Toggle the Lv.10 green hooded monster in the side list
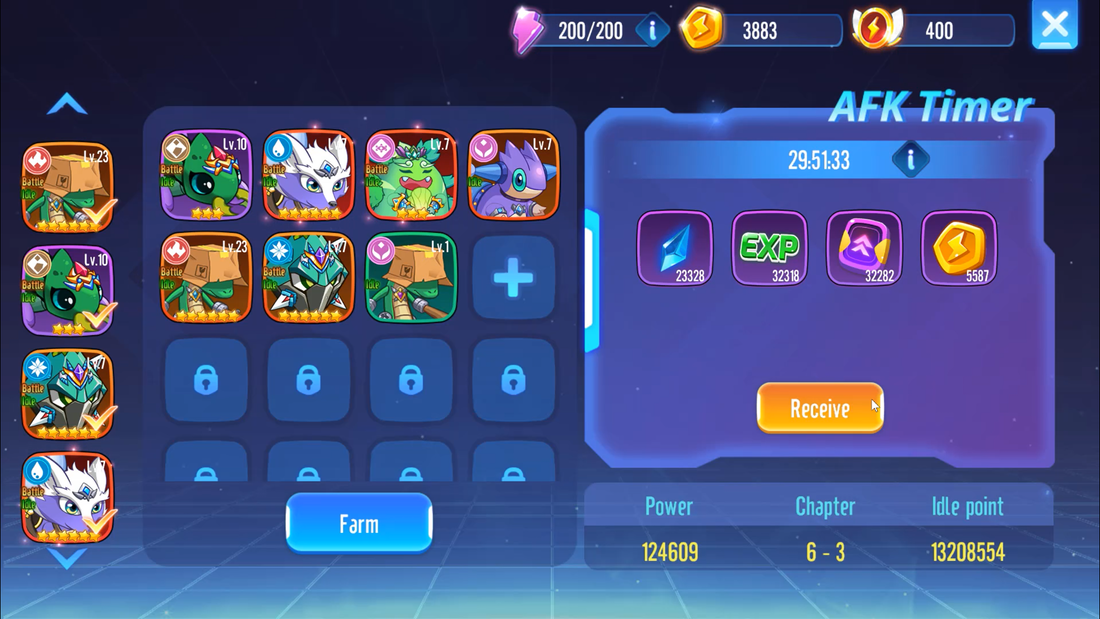 [68, 291]
